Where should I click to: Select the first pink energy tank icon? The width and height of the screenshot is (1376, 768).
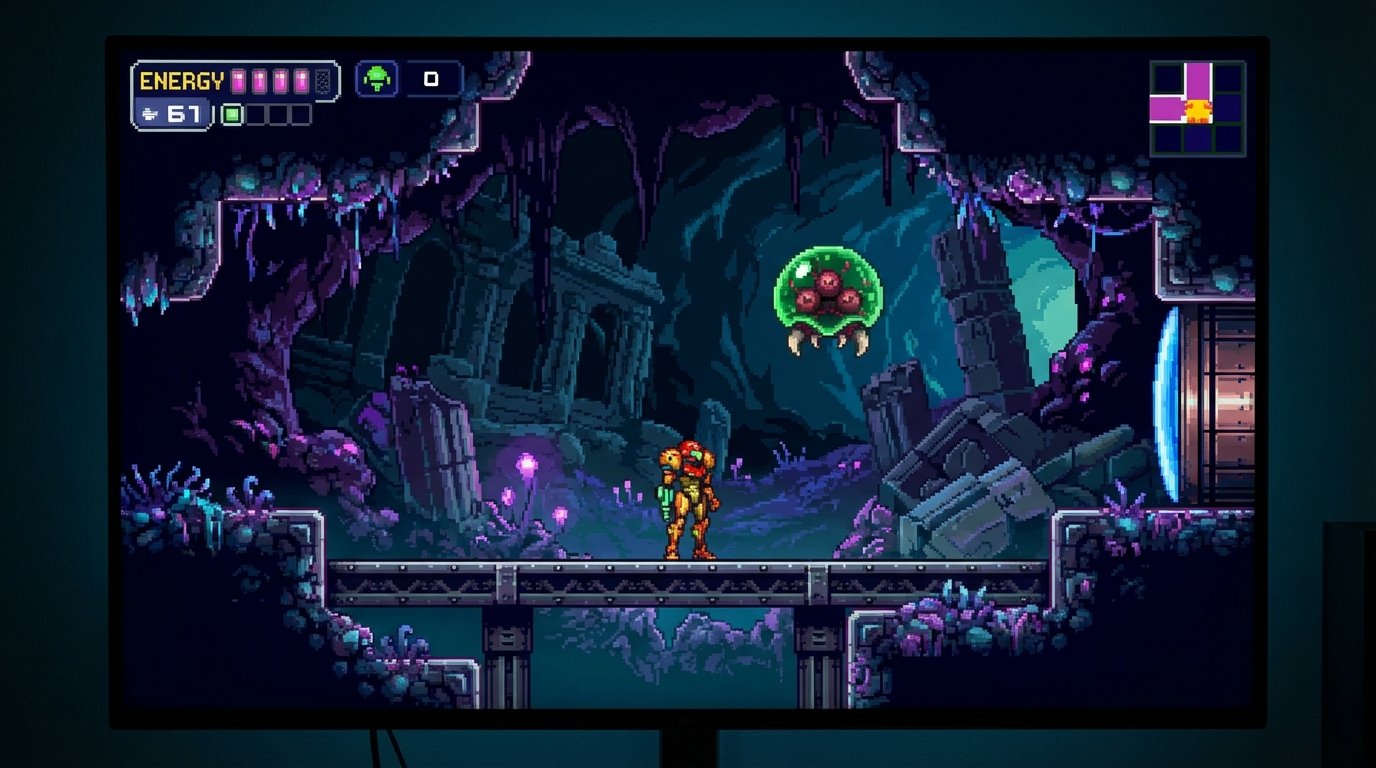click(x=239, y=80)
